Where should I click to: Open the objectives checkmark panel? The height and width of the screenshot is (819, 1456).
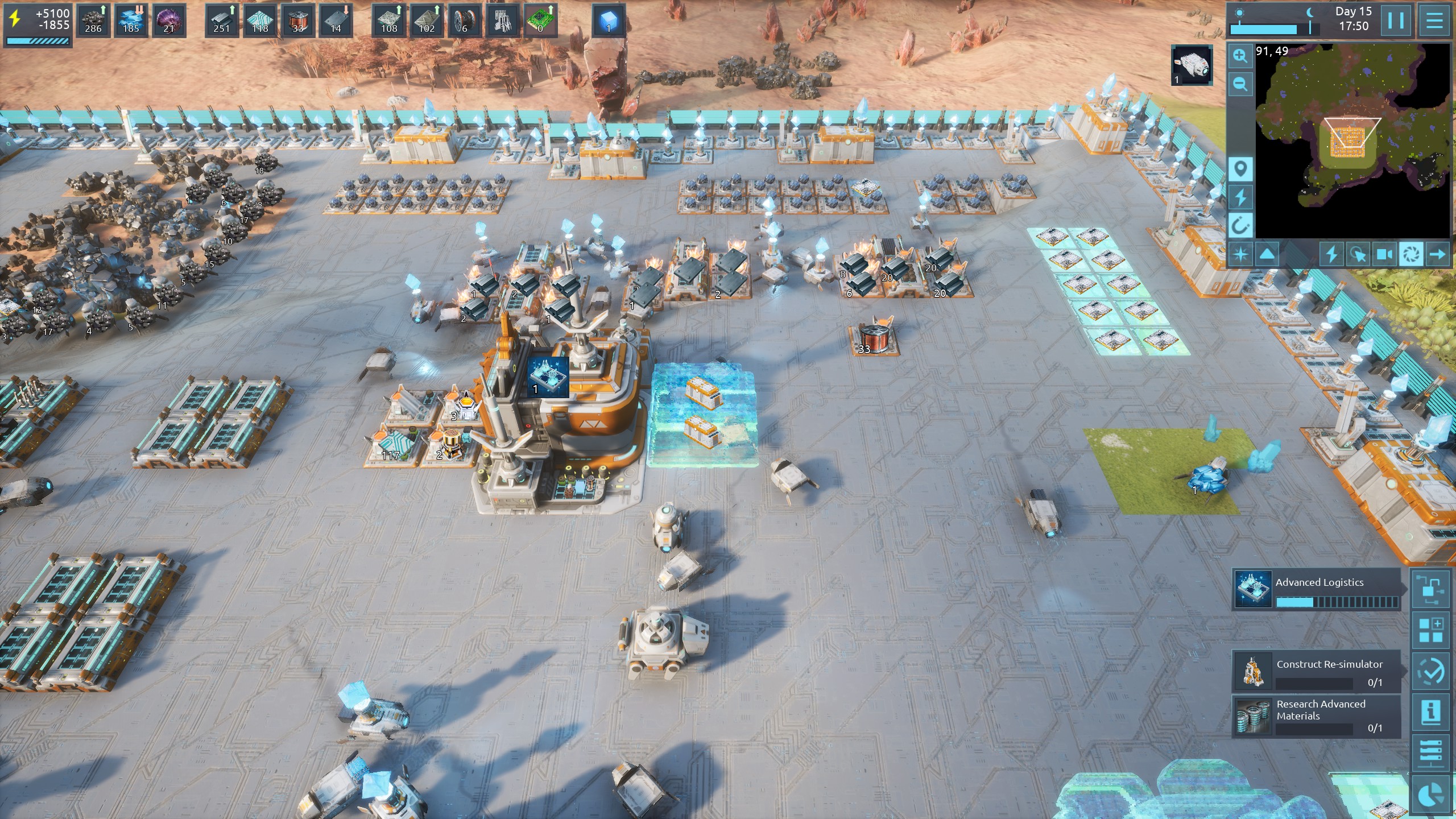[x=1431, y=672]
